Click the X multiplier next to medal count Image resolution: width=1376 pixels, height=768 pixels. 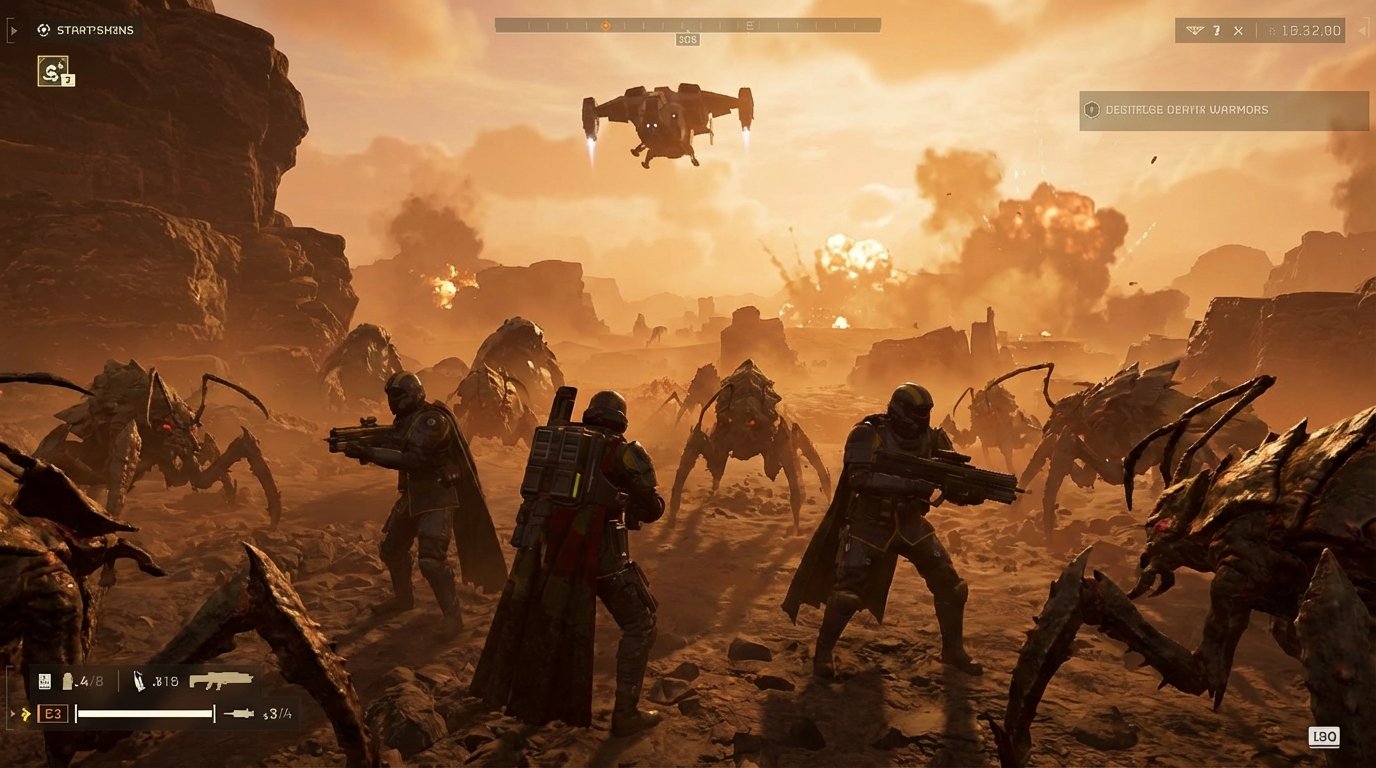coord(1239,31)
